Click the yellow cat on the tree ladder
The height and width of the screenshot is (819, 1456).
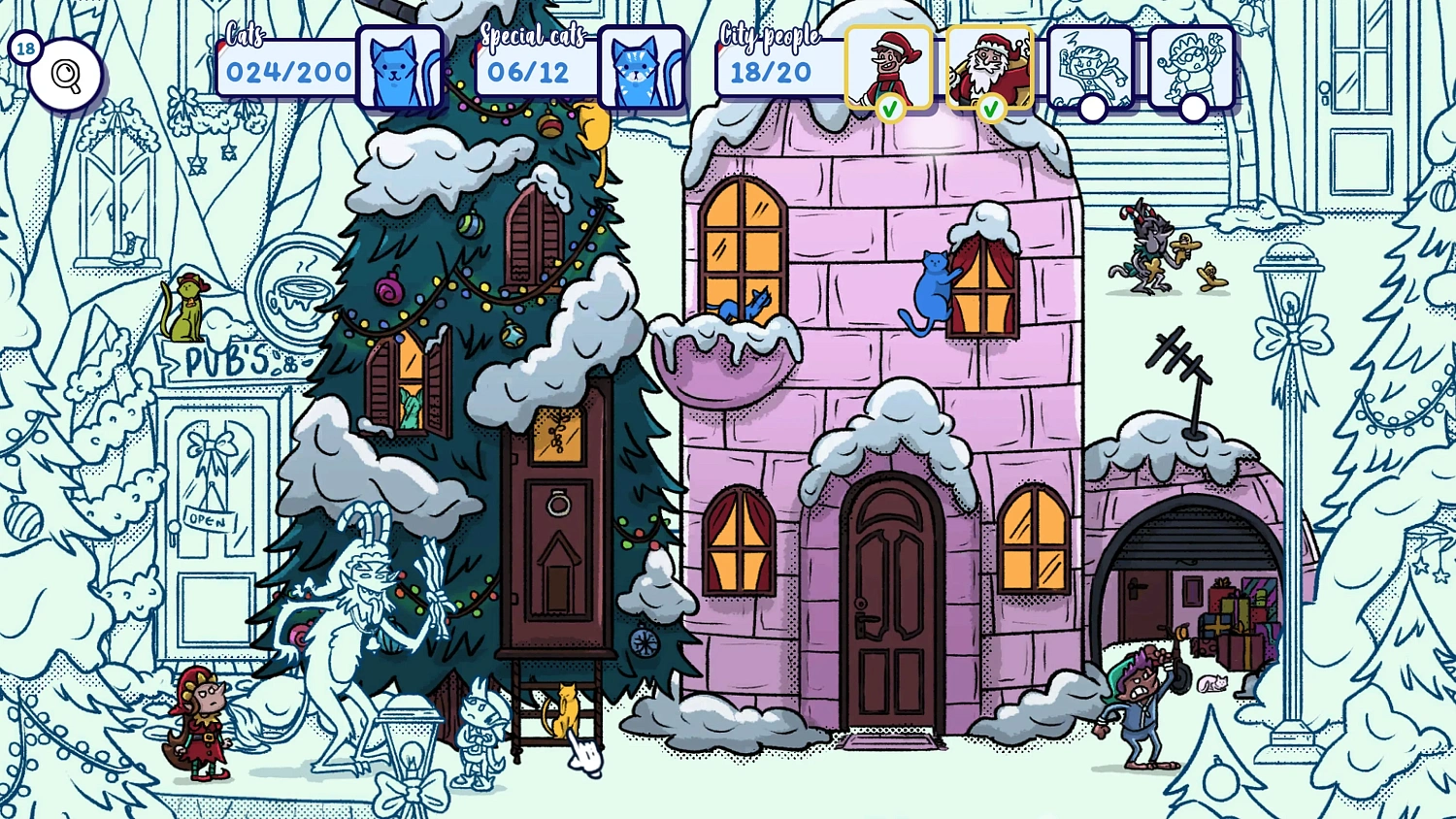[566, 708]
